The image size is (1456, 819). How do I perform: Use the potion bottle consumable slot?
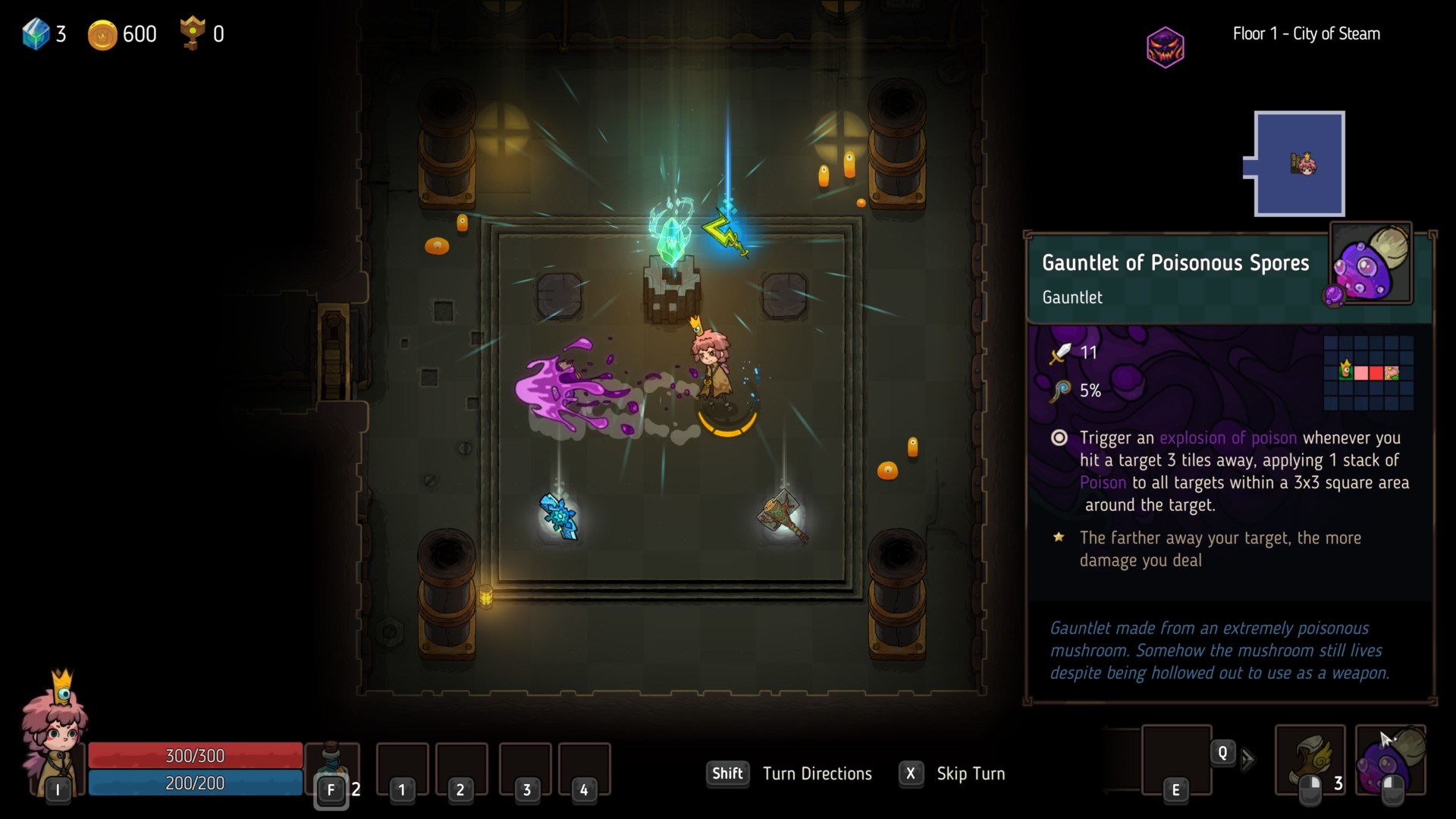point(331,766)
